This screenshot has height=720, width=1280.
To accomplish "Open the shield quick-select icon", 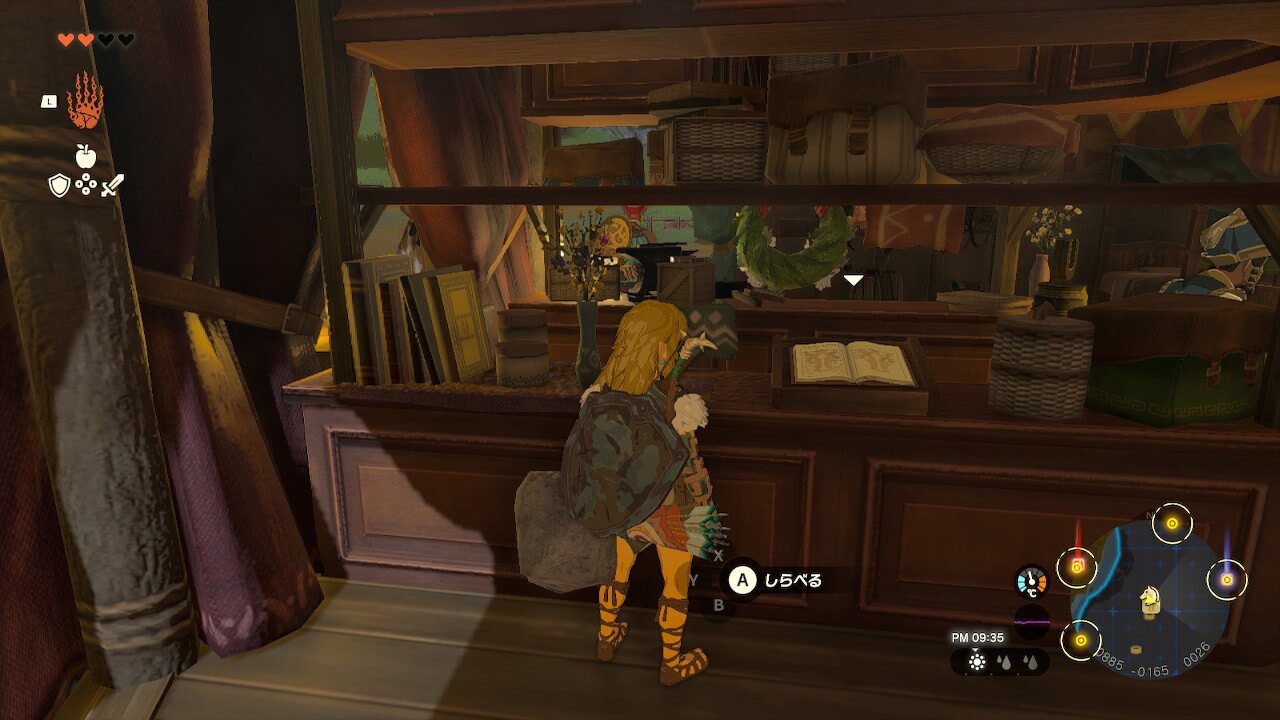I will (x=60, y=185).
